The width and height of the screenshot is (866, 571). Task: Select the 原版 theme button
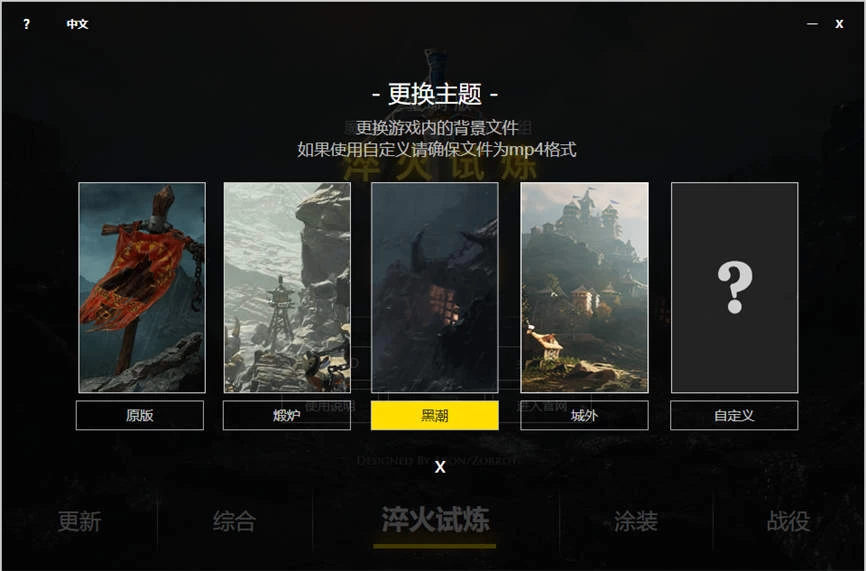(140, 415)
